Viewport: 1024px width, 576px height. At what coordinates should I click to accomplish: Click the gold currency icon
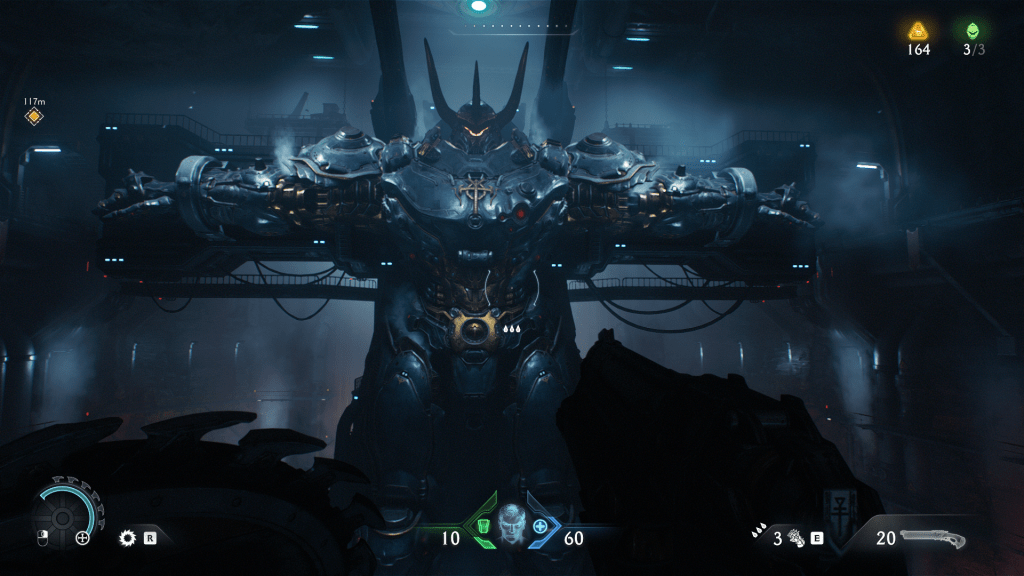pyautogui.click(x=918, y=30)
